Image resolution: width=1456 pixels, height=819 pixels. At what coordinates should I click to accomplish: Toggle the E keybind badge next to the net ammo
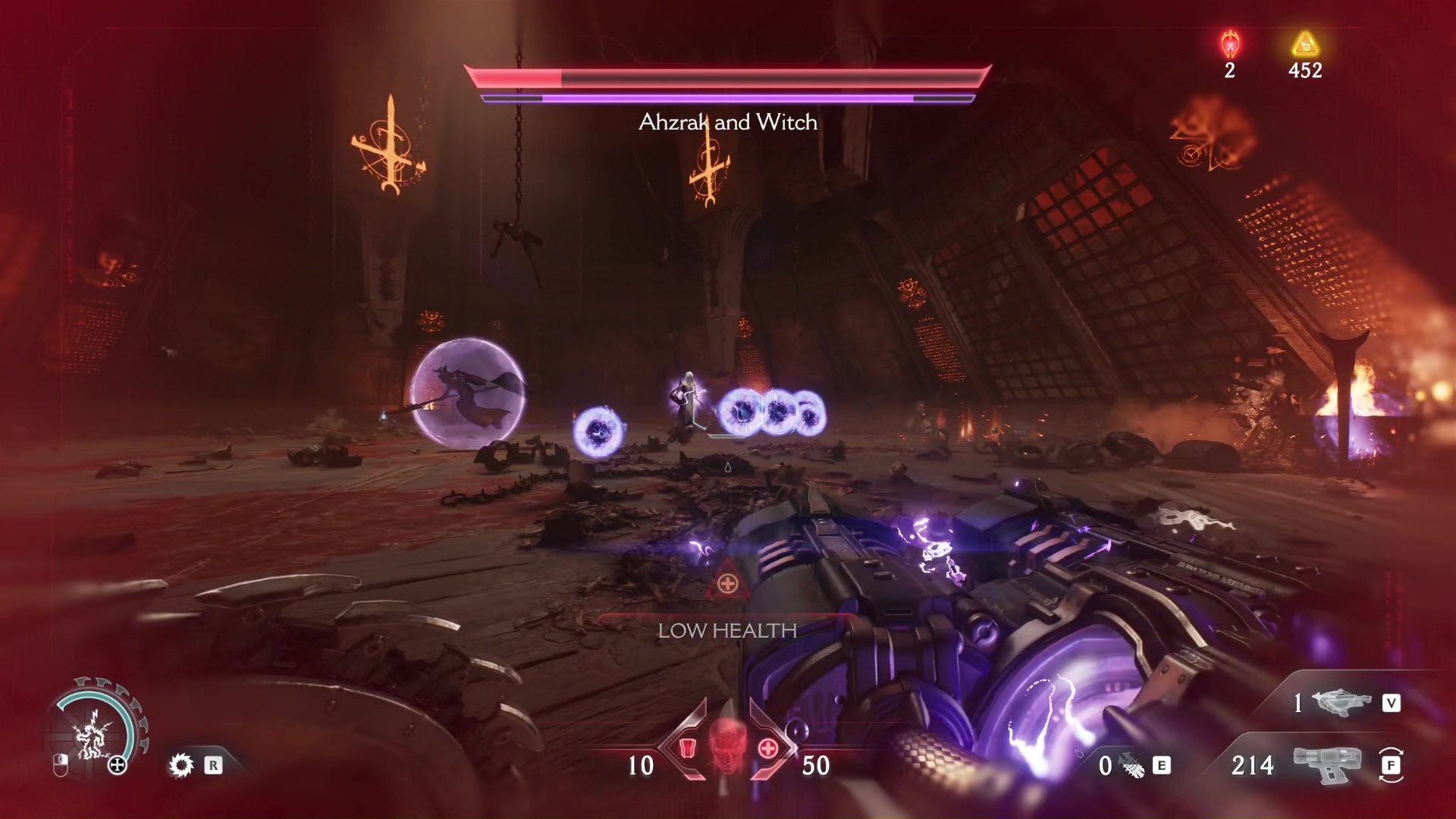[1161, 766]
